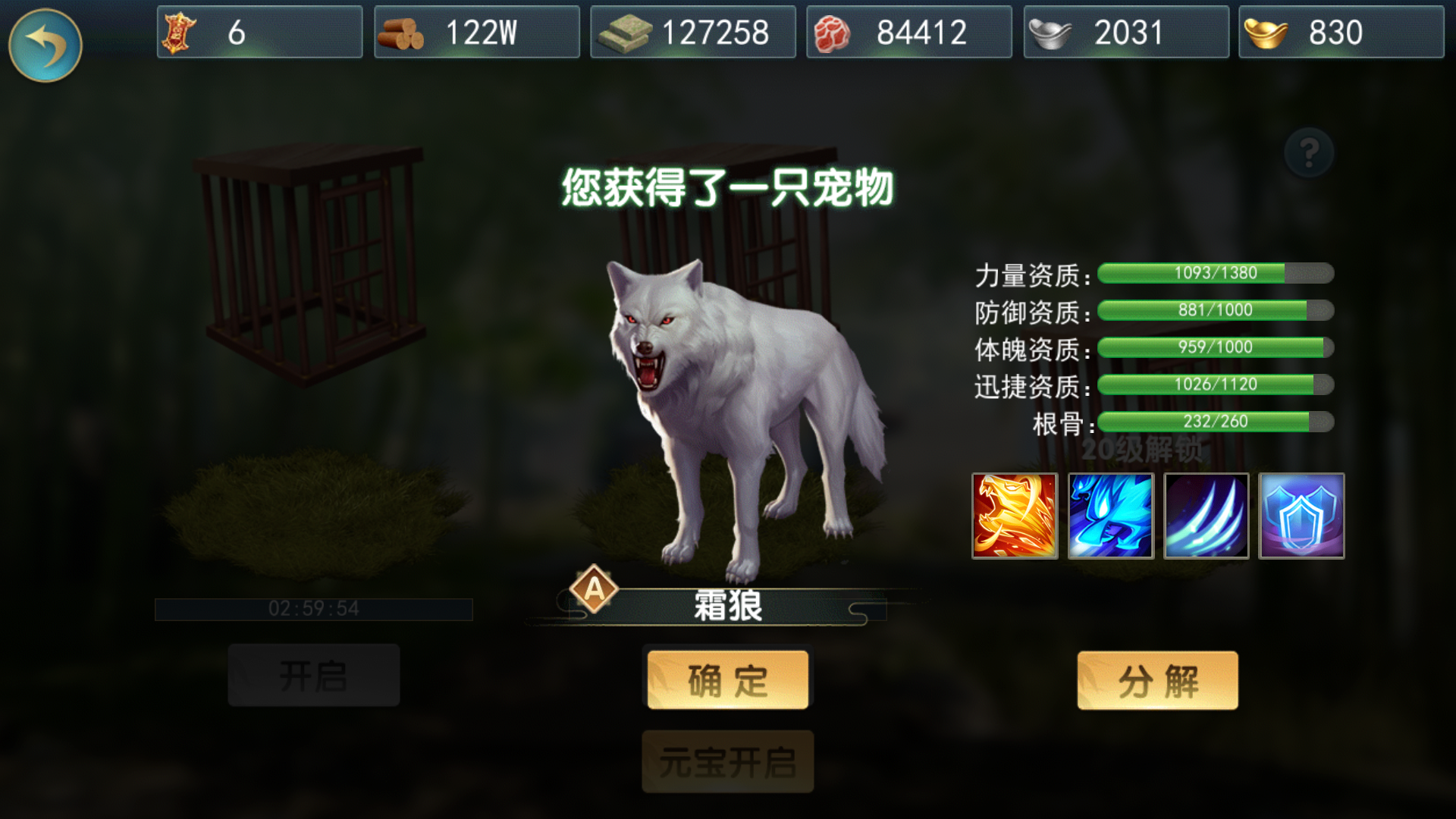The width and height of the screenshot is (1456, 819).
Task: Click the 元宝开启 open button
Action: 726,762
